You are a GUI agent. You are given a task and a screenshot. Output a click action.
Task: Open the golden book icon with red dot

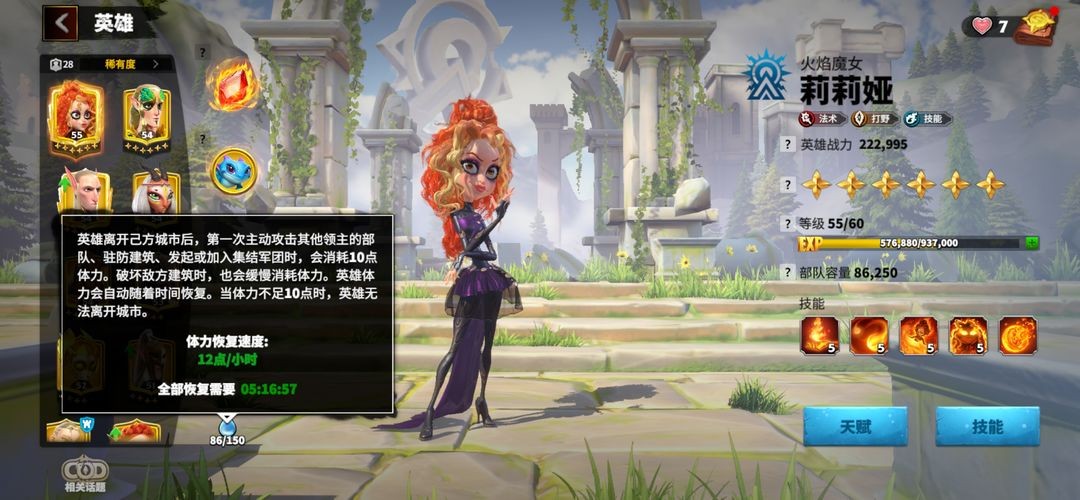click(1035, 25)
